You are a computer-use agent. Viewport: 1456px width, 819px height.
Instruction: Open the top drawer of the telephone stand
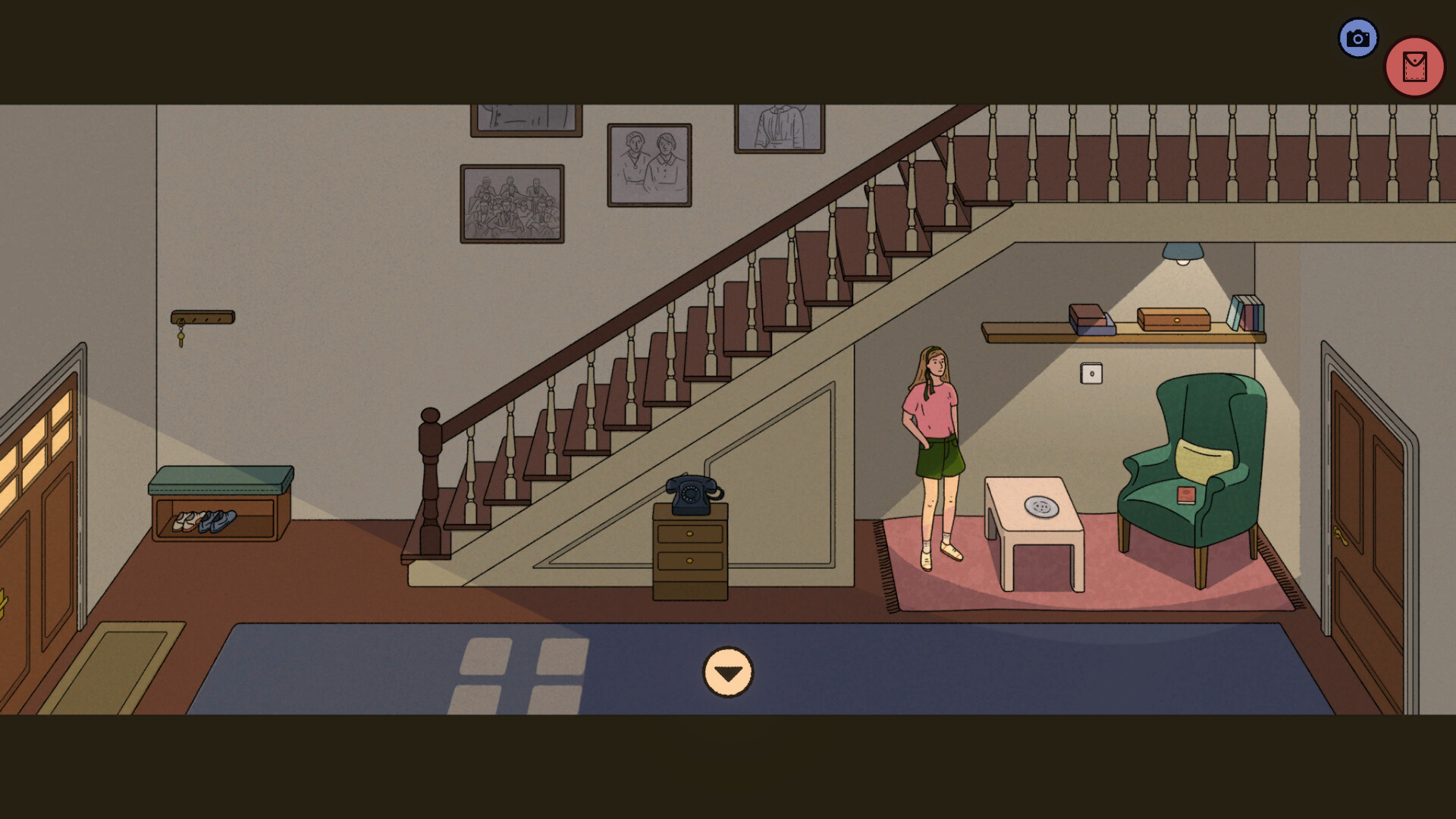coord(689,532)
